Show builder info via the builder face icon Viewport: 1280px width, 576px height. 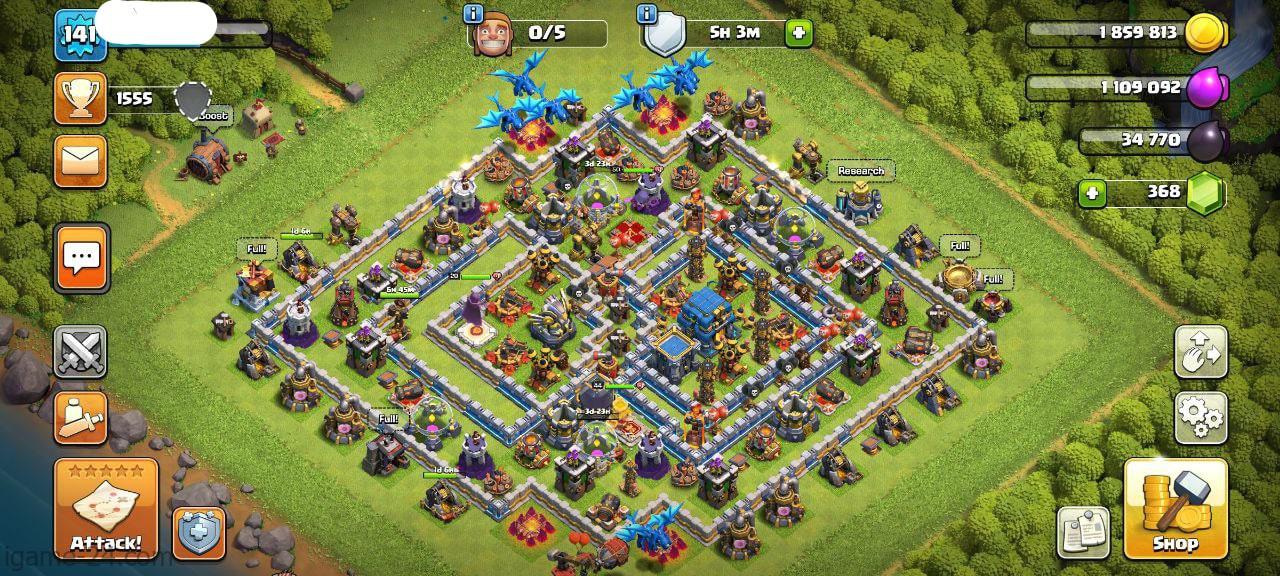pos(491,37)
